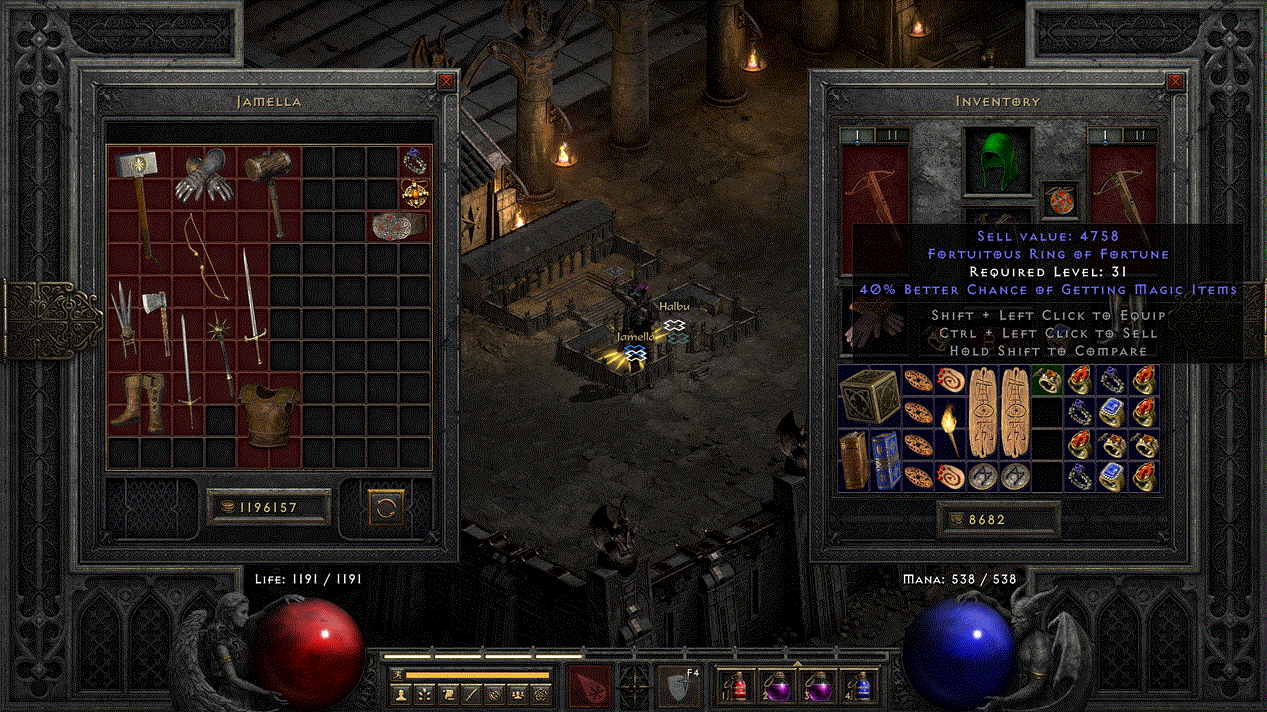Pick the brown breastplate armor in shop
Image resolution: width=1267 pixels, height=712 pixels.
(x=266, y=408)
